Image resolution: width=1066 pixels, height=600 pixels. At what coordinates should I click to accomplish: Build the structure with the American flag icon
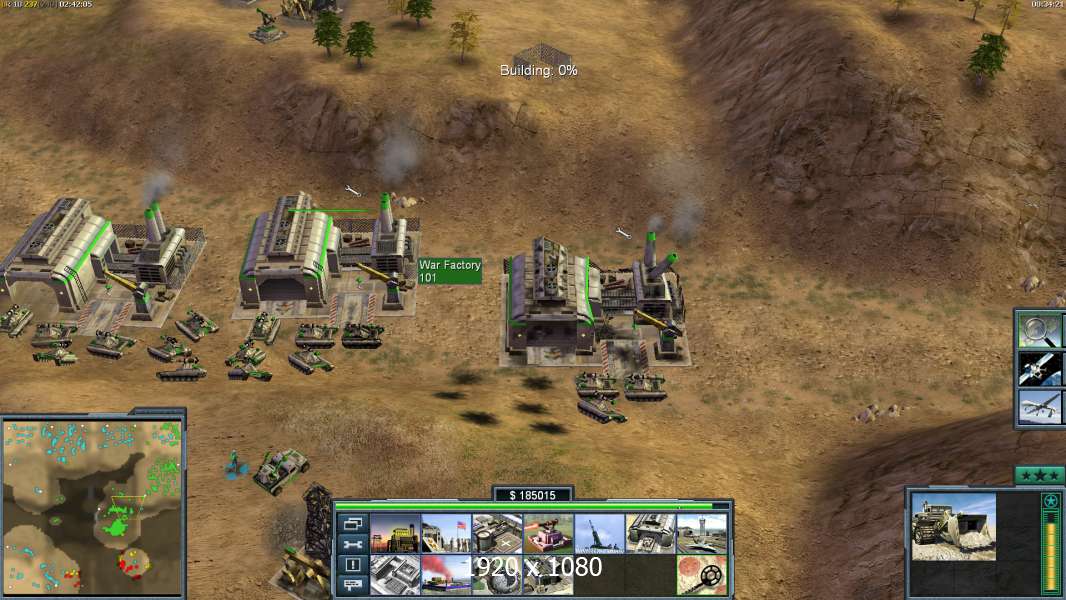(x=446, y=534)
